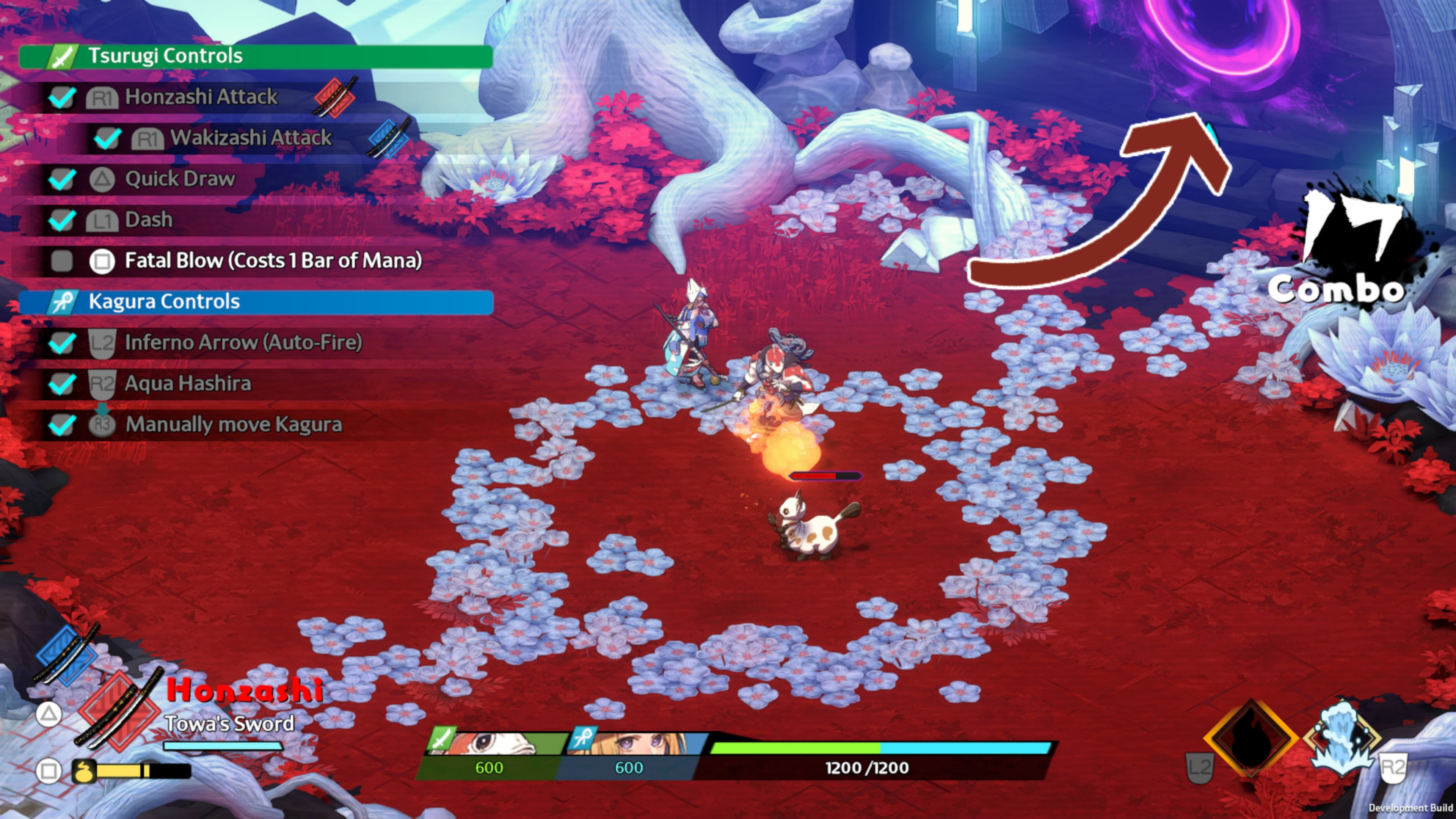The image size is (1456, 819).
Task: Select the Tsurugi Controls header
Action: point(256,56)
